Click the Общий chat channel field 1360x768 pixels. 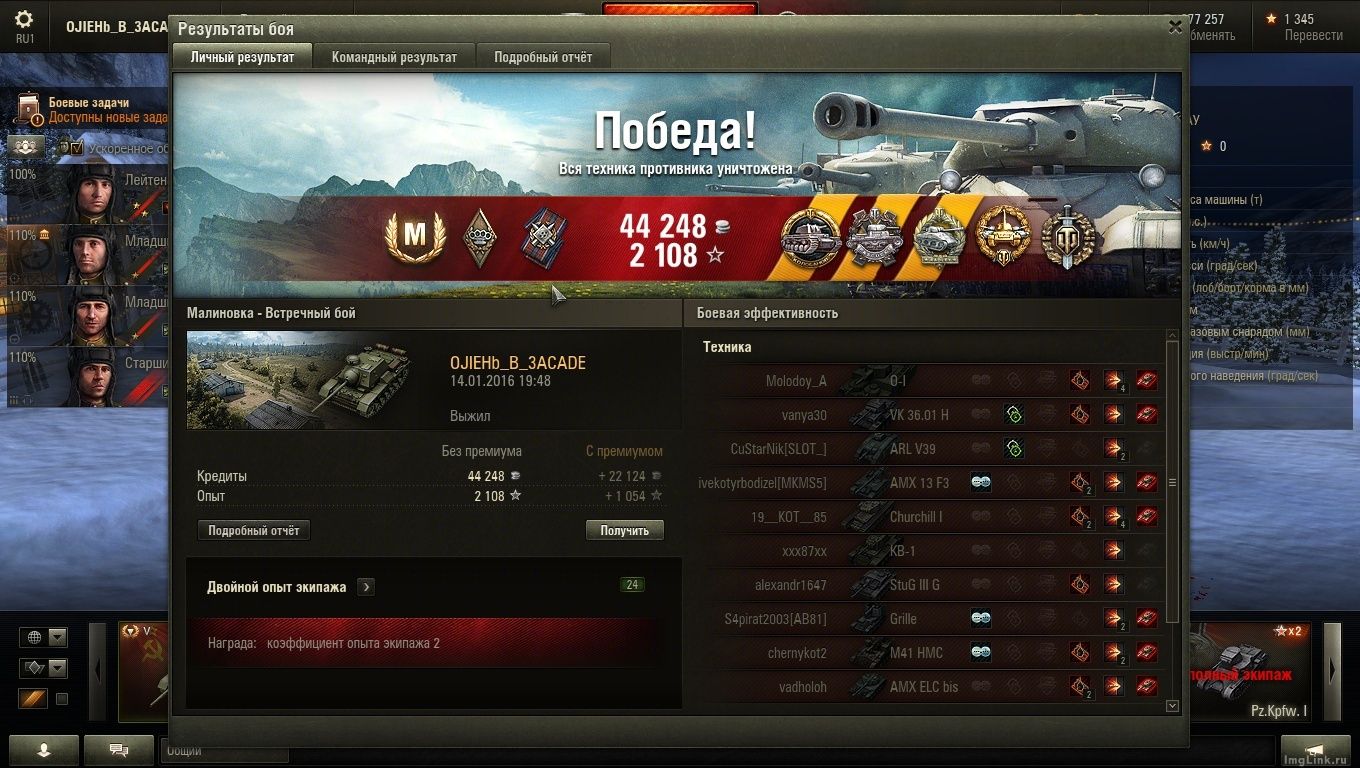224,750
